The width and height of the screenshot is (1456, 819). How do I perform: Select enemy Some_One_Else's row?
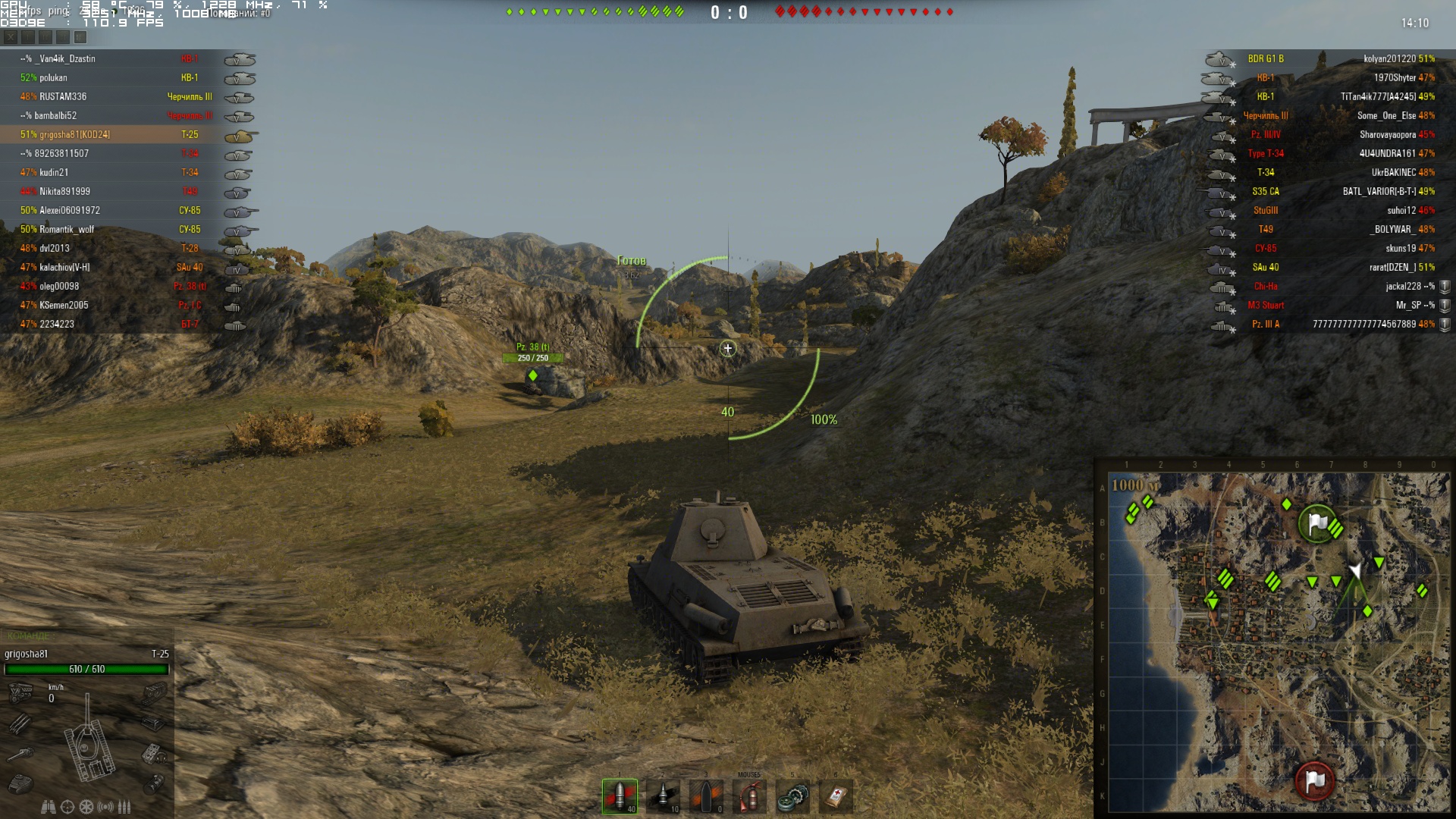pos(1335,115)
